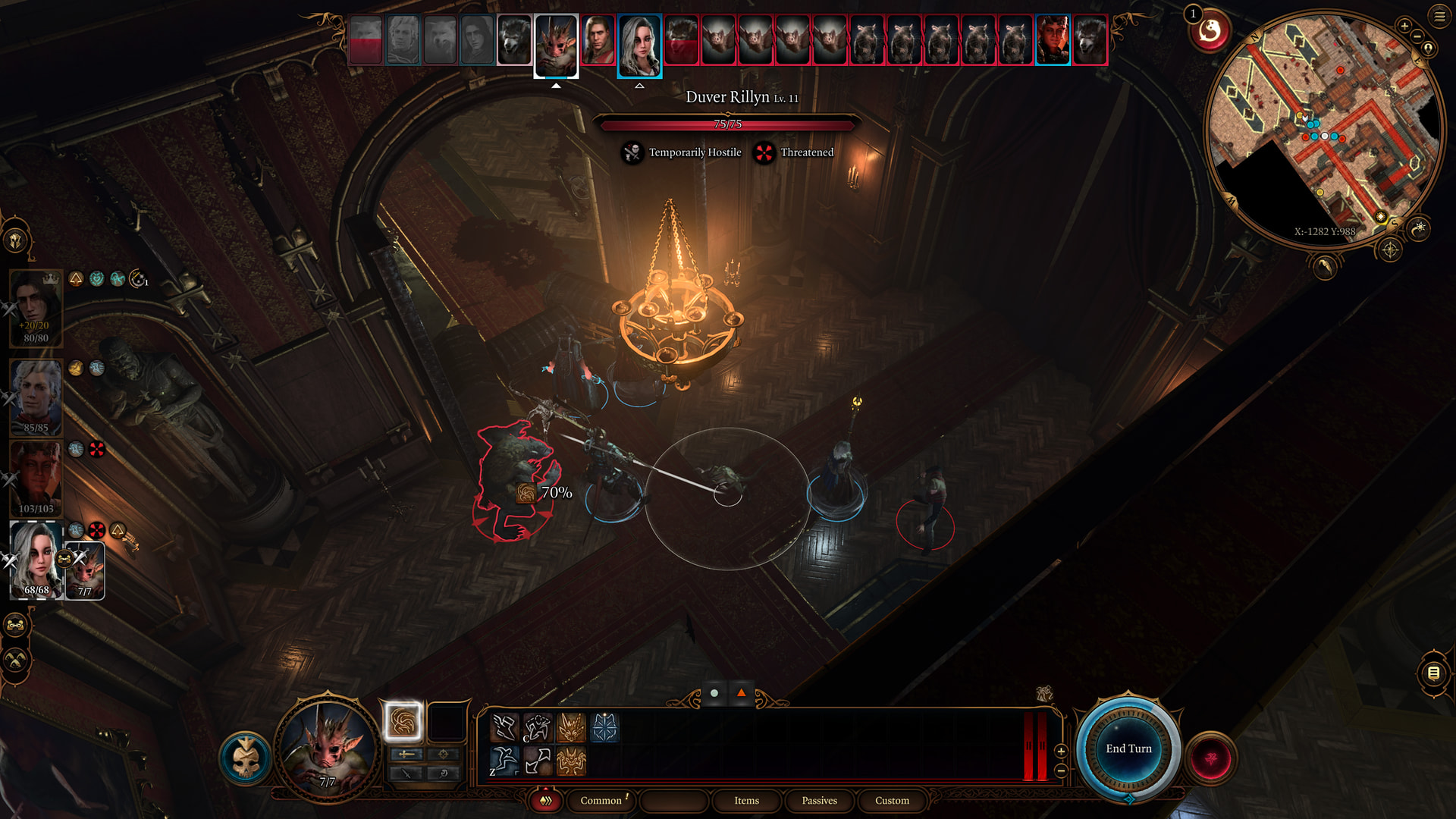Switch to the Common hotbar tab
This screenshot has height=819, width=1456.
tap(601, 800)
